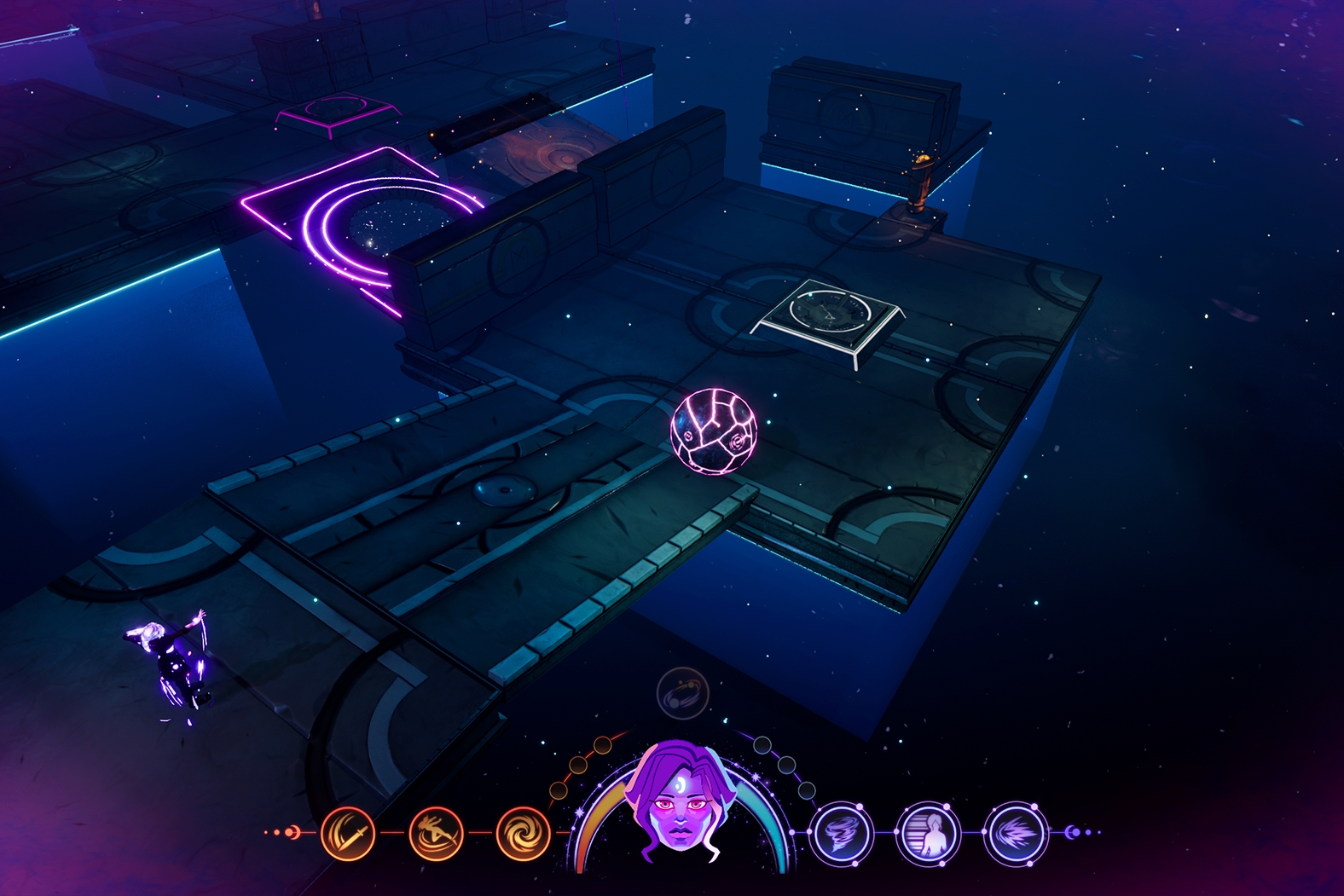Use the purple burst streak ability
Viewport: 1344px width, 896px height.
click(1015, 833)
